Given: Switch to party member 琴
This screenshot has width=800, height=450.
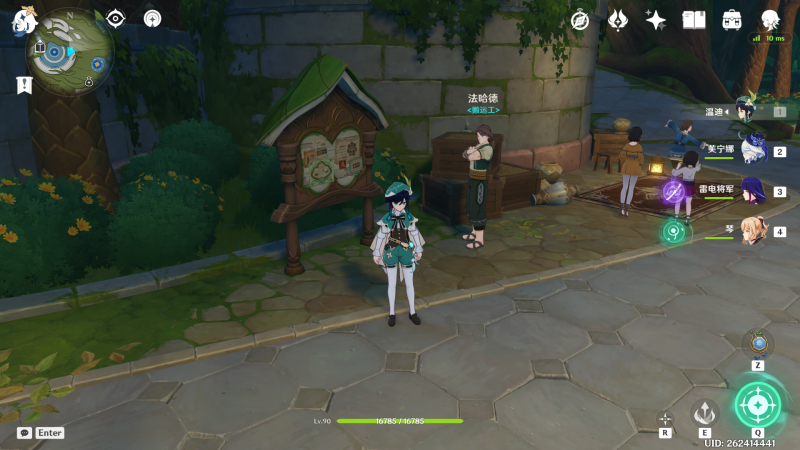Looking at the screenshot, I should [750, 230].
